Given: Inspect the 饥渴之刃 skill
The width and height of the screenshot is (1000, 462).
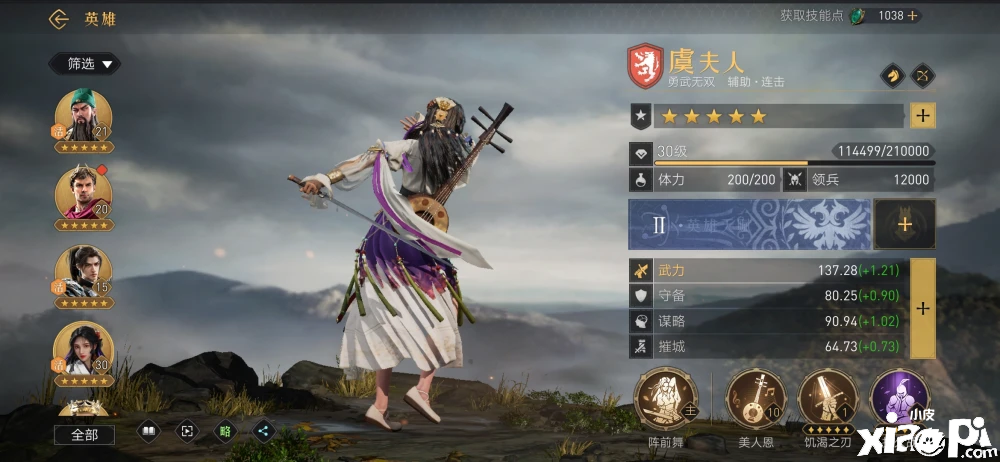Looking at the screenshot, I should [x=826, y=398].
